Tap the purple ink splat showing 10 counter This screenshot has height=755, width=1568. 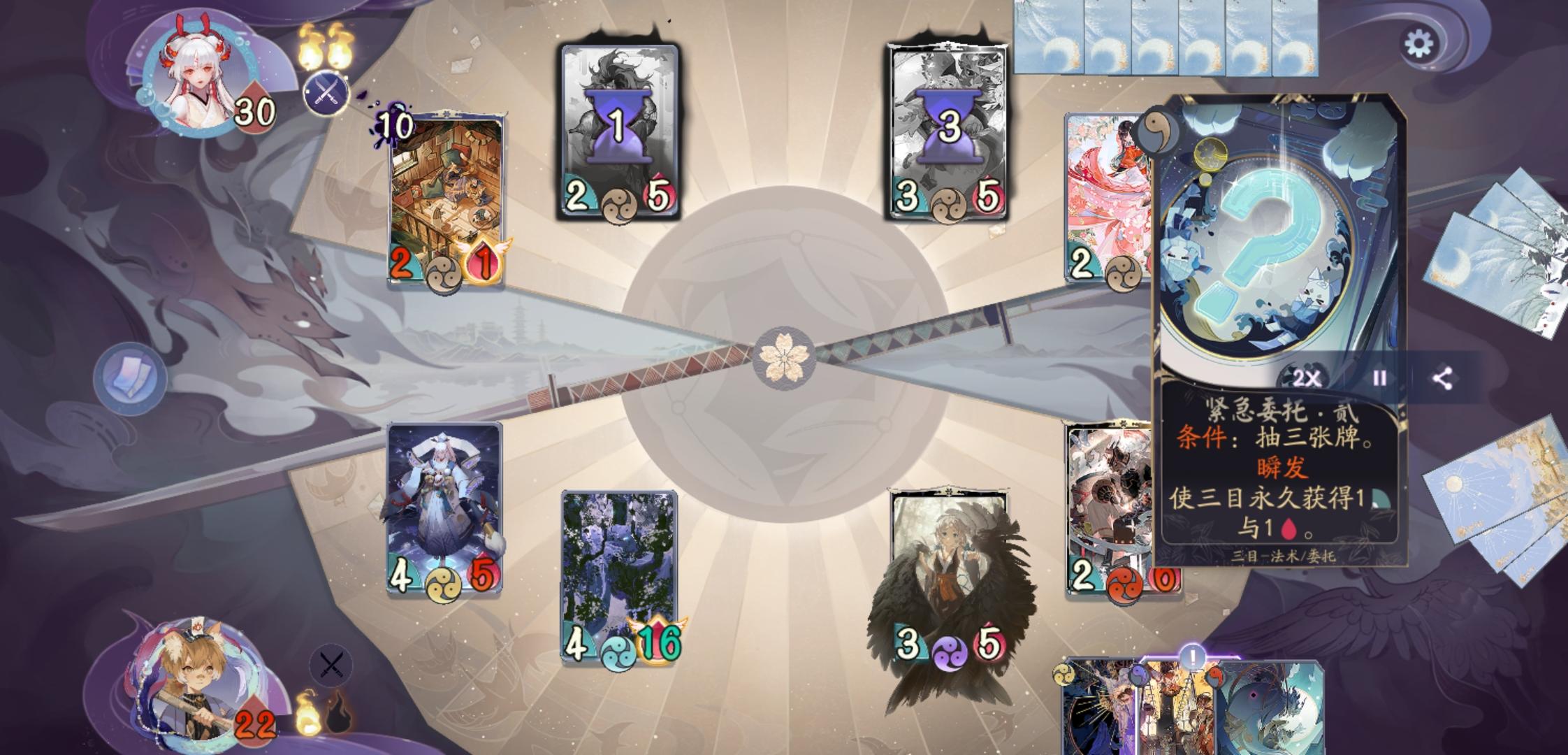click(x=395, y=123)
